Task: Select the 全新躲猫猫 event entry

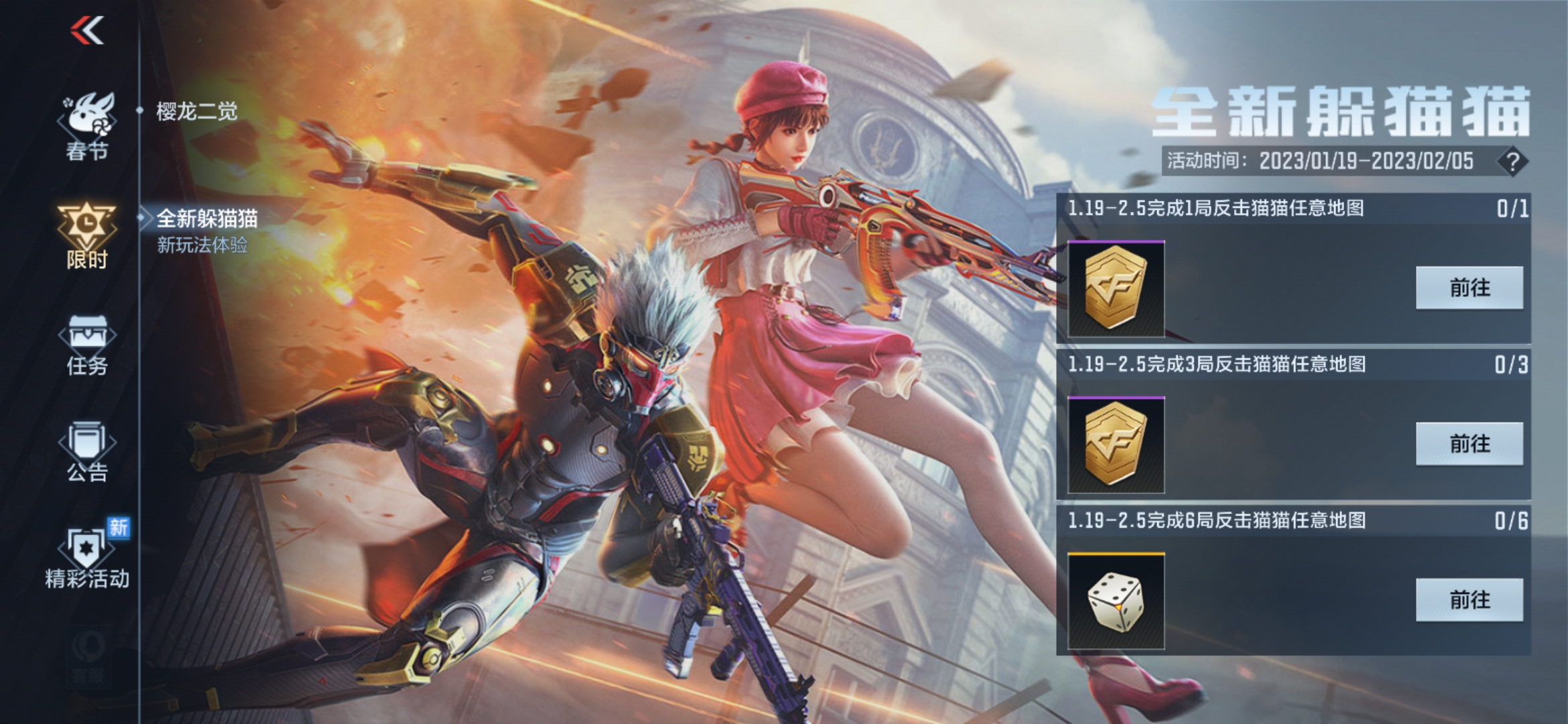Action: click(x=206, y=229)
